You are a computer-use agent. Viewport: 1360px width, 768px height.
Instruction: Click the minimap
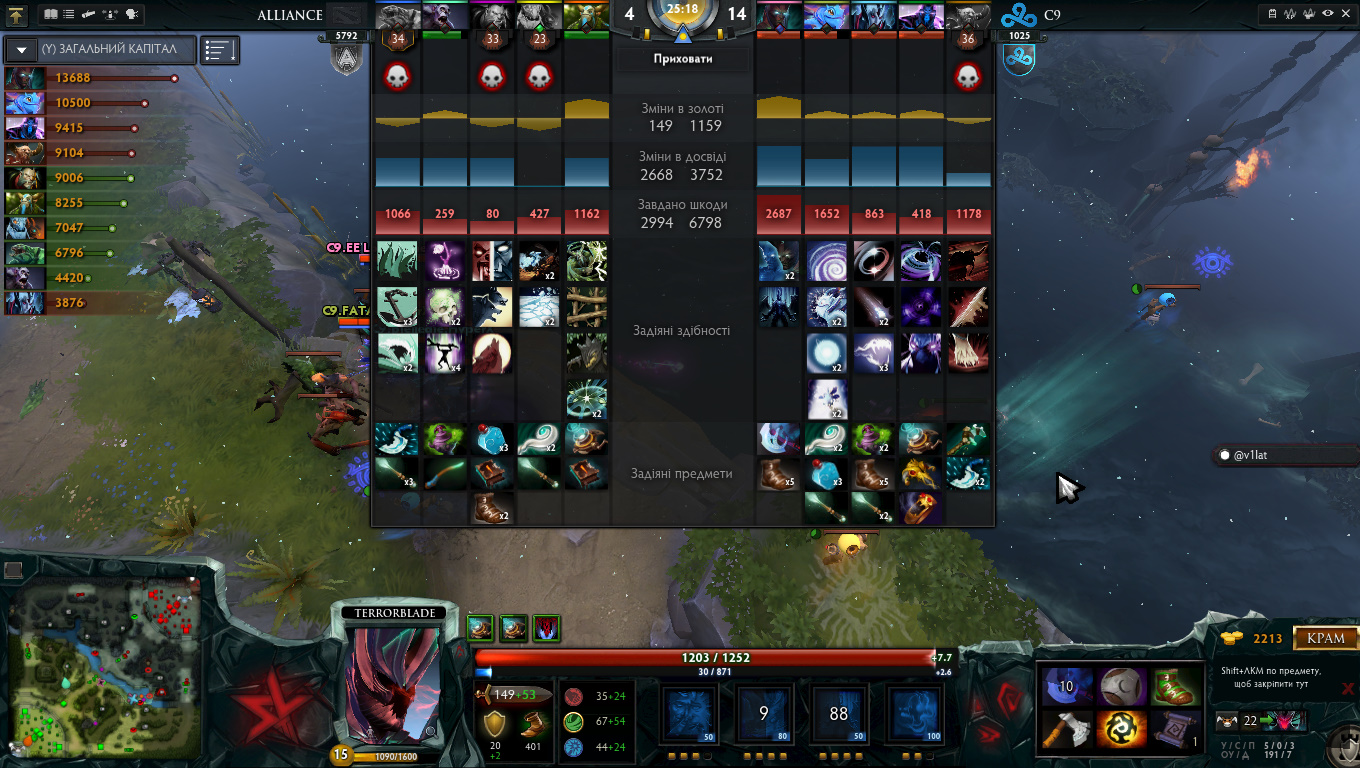coord(105,672)
